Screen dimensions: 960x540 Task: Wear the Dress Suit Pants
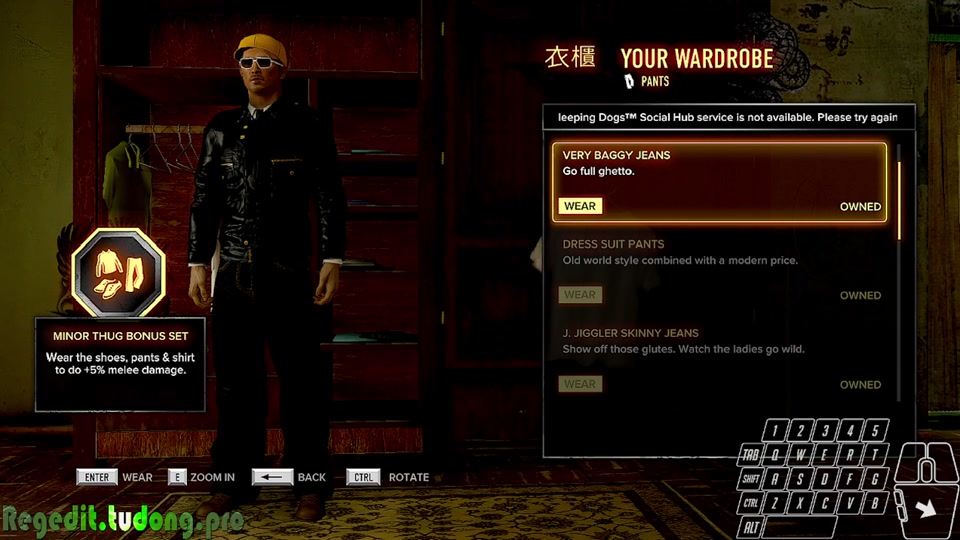(580, 295)
